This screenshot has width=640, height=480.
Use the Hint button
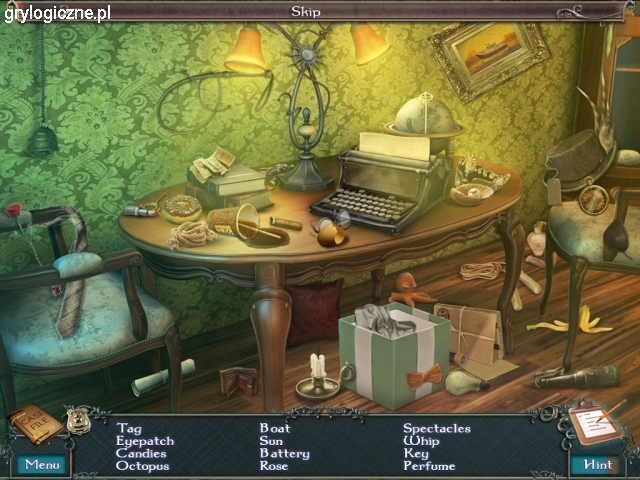pos(597,465)
